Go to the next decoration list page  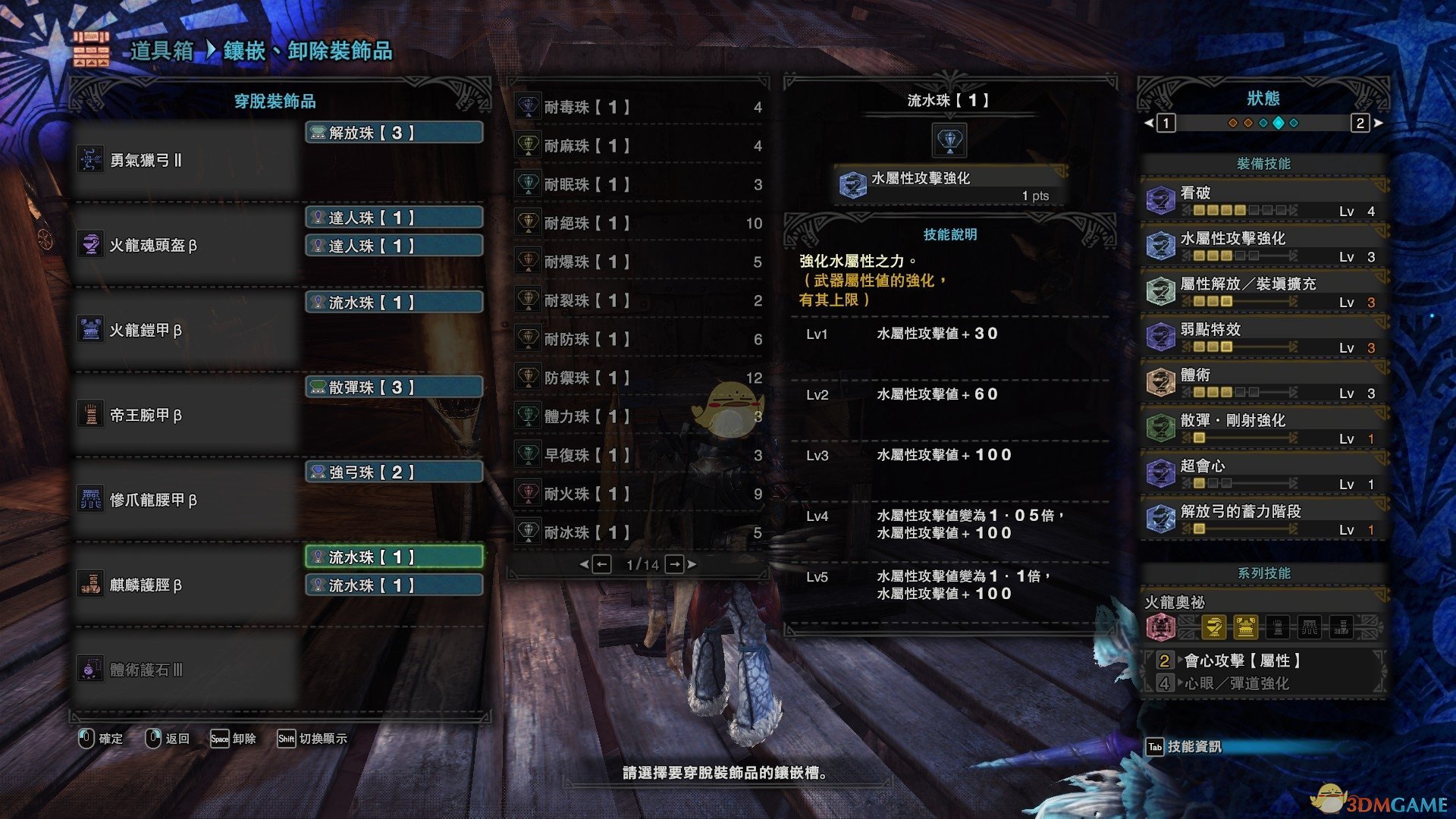(x=675, y=564)
